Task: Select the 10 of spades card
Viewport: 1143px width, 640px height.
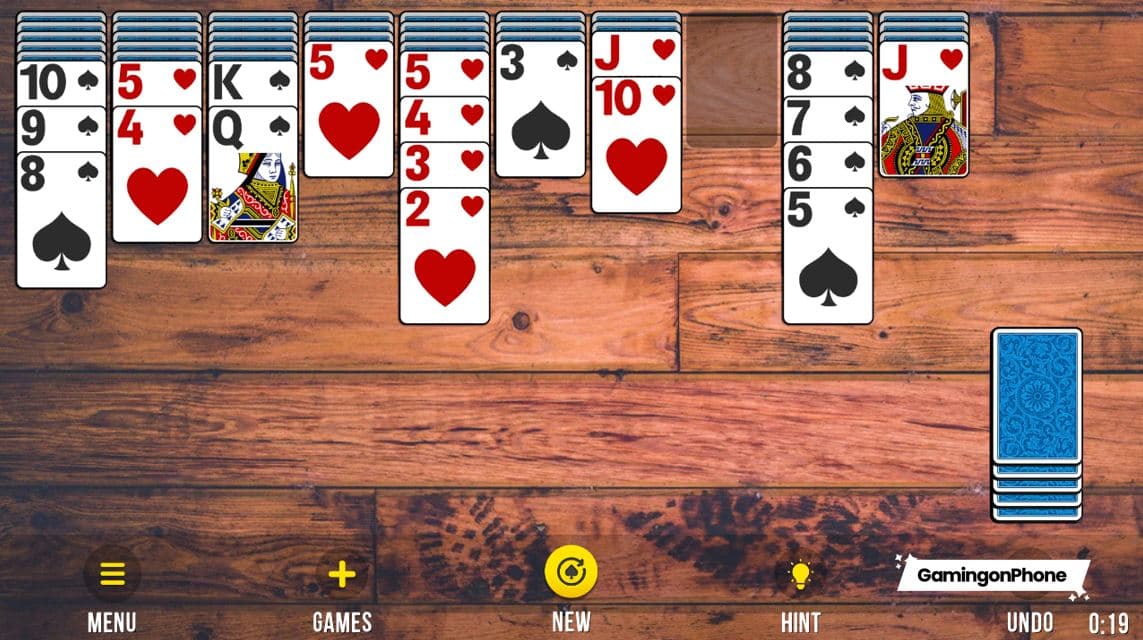Action: click(61, 83)
